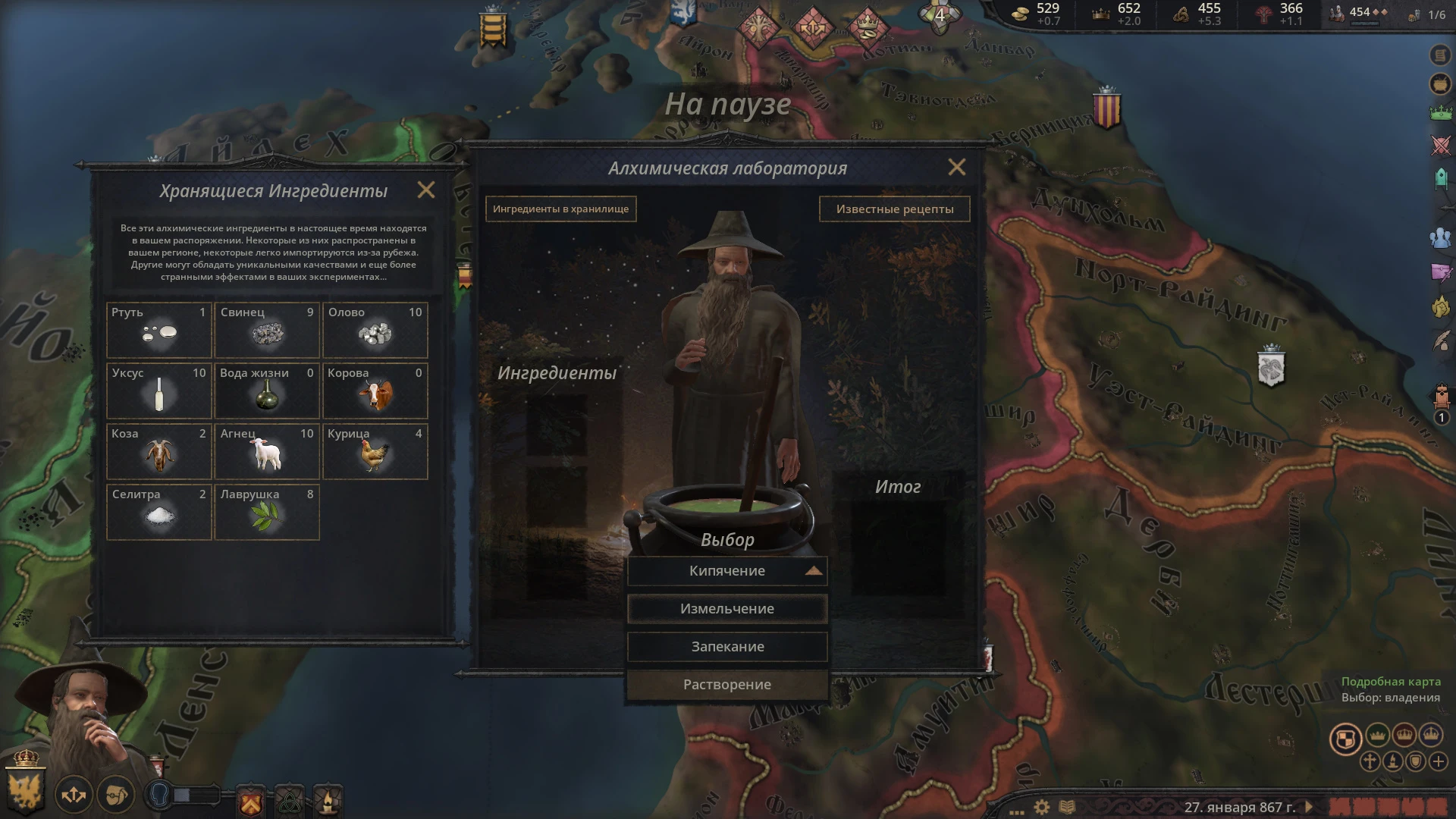
Task: Select the Измельчение option
Action: (x=726, y=608)
